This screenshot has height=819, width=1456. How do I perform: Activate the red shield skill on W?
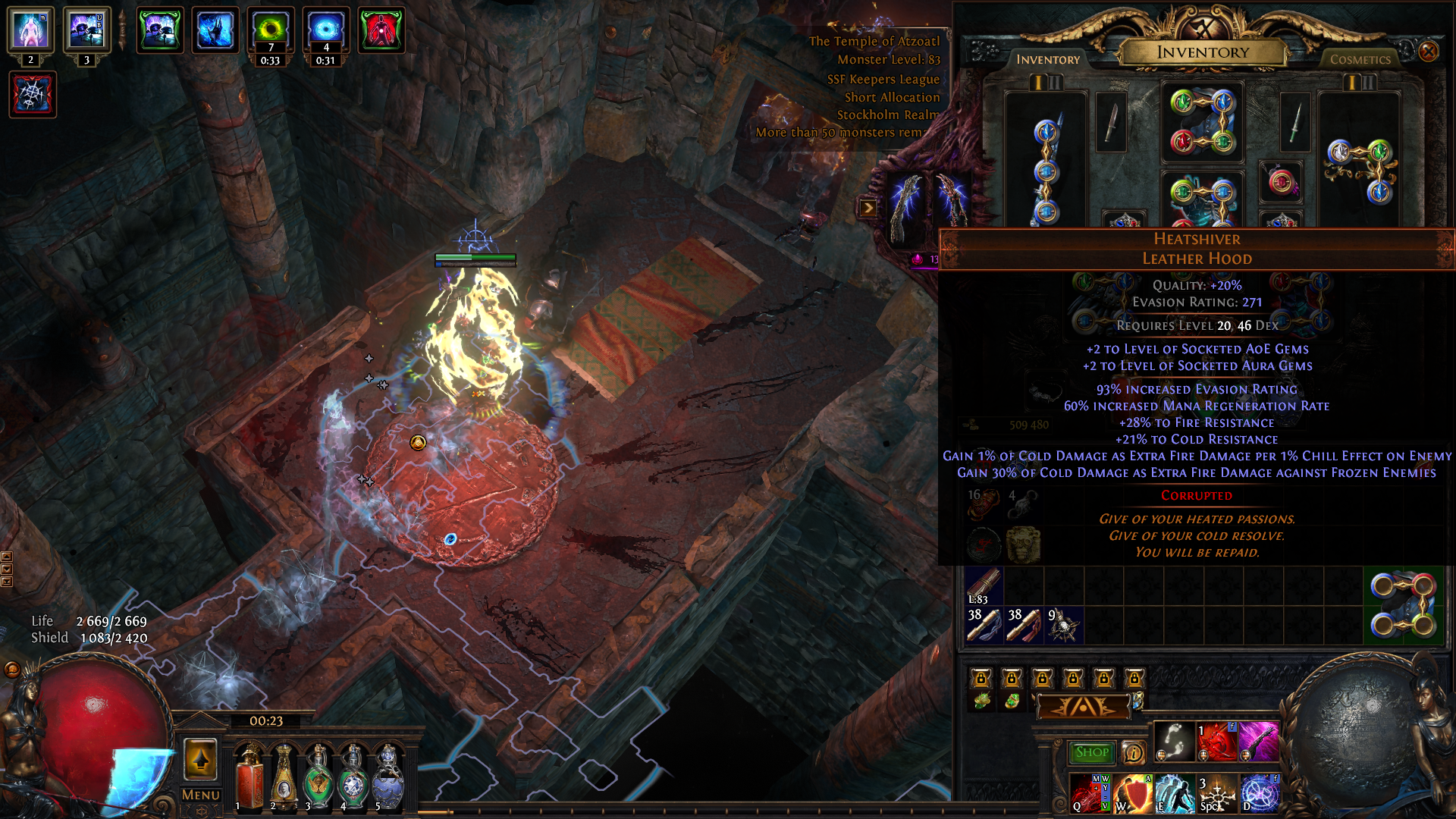pyautogui.click(x=1133, y=793)
